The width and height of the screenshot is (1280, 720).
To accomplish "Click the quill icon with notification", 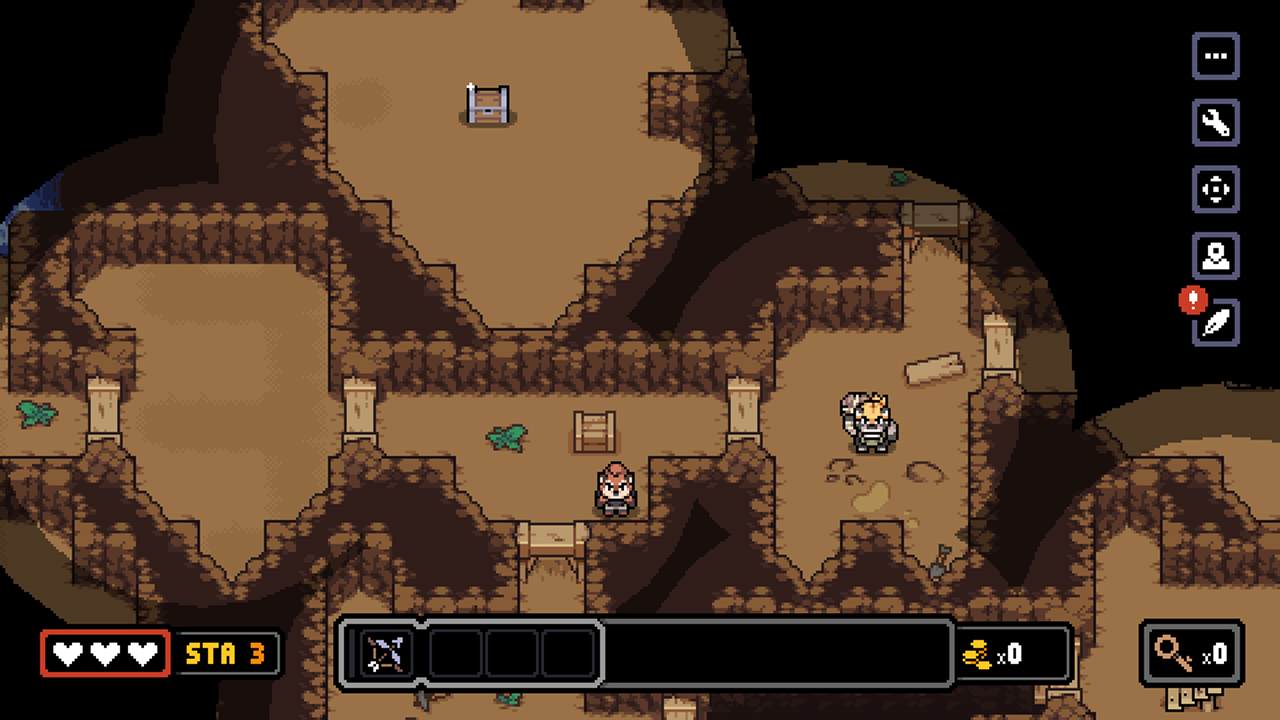I will (1216, 325).
